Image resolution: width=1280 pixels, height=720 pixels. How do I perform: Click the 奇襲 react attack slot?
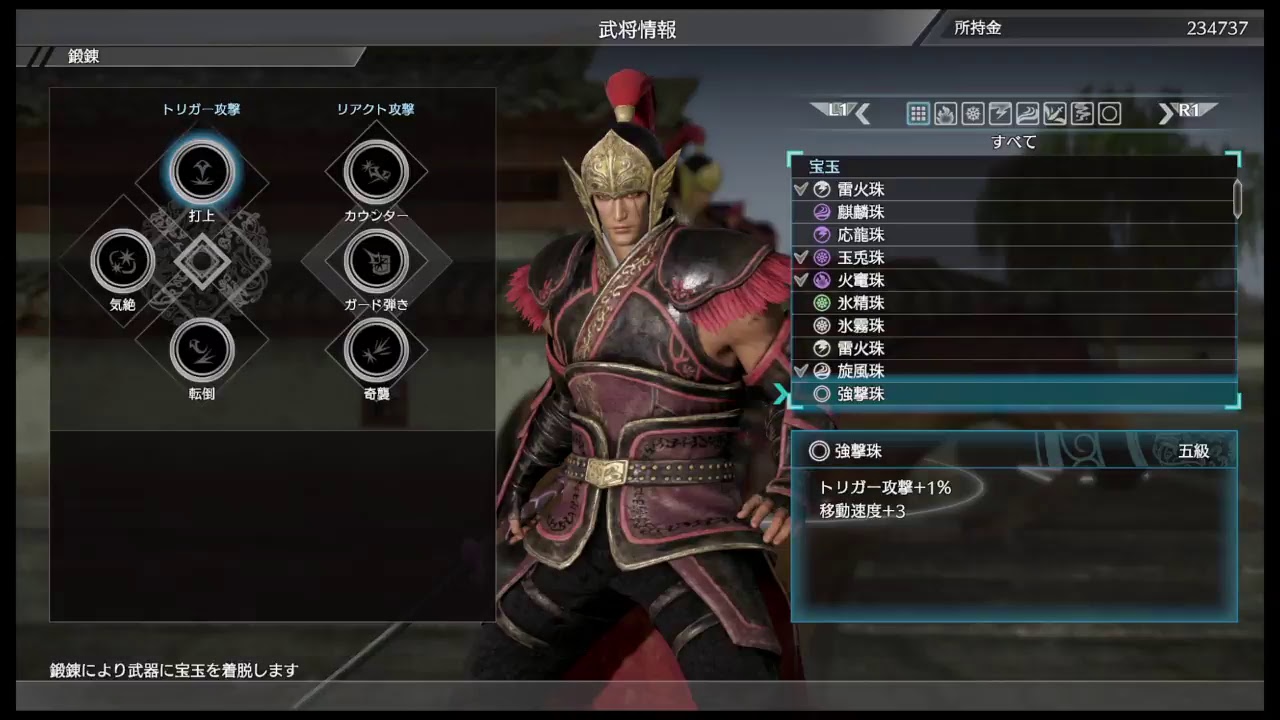(377, 350)
